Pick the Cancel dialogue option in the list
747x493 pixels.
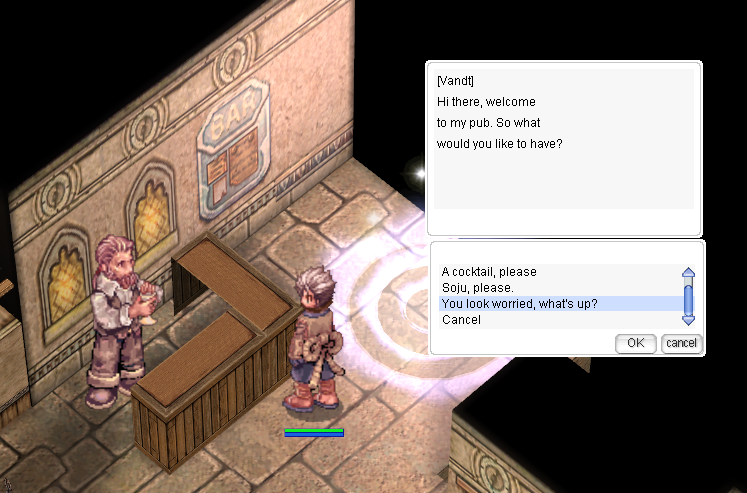(461, 320)
